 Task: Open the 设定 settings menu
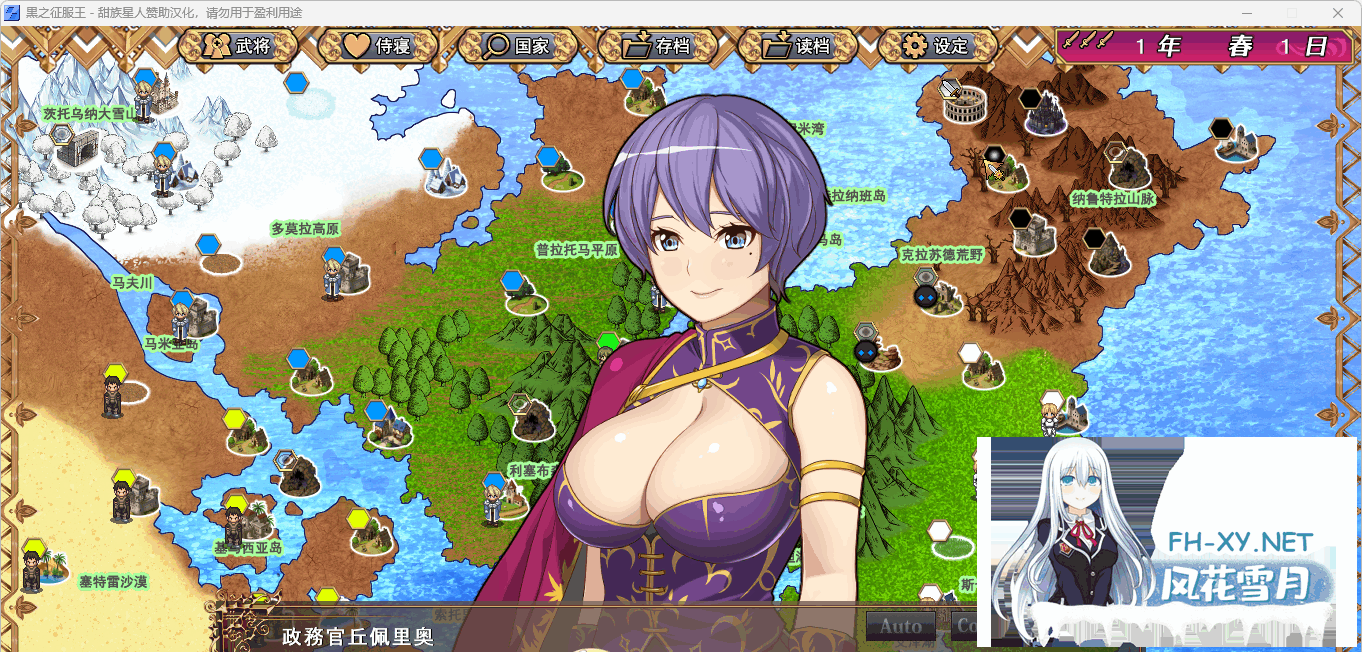click(x=936, y=46)
